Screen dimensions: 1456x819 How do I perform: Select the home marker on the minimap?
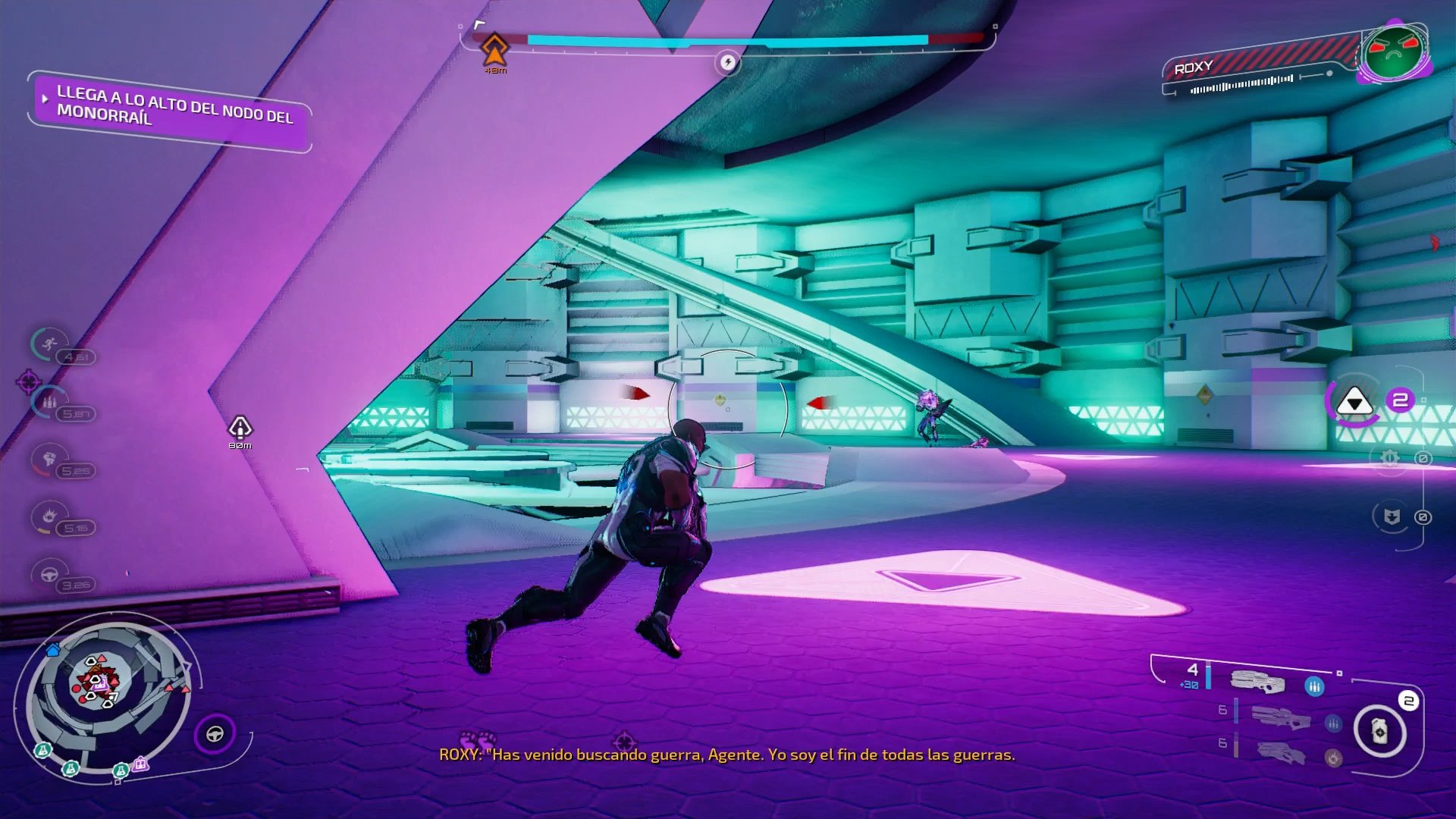click(x=52, y=650)
